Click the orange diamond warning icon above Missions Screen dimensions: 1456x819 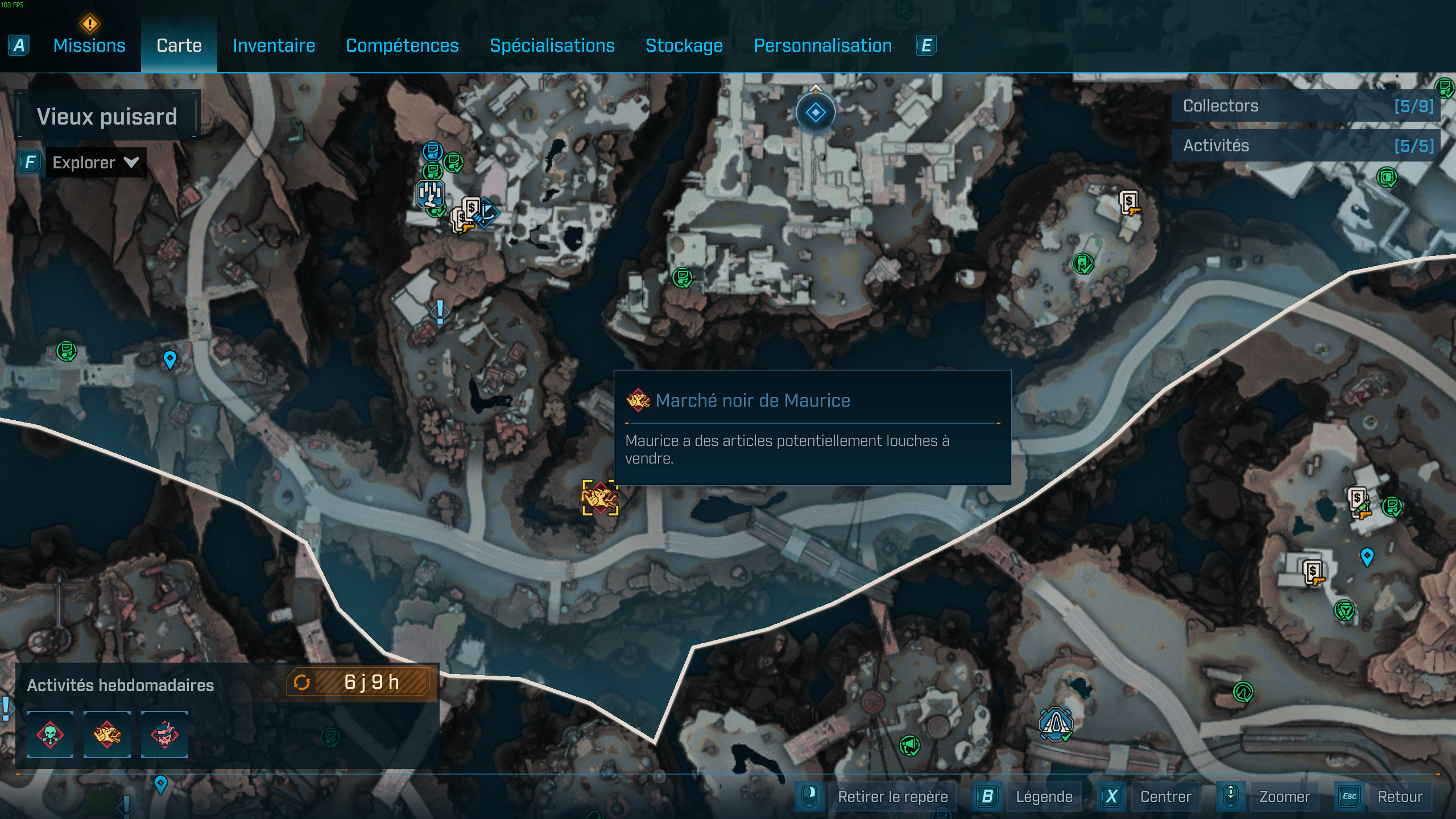pyautogui.click(x=89, y=24)
